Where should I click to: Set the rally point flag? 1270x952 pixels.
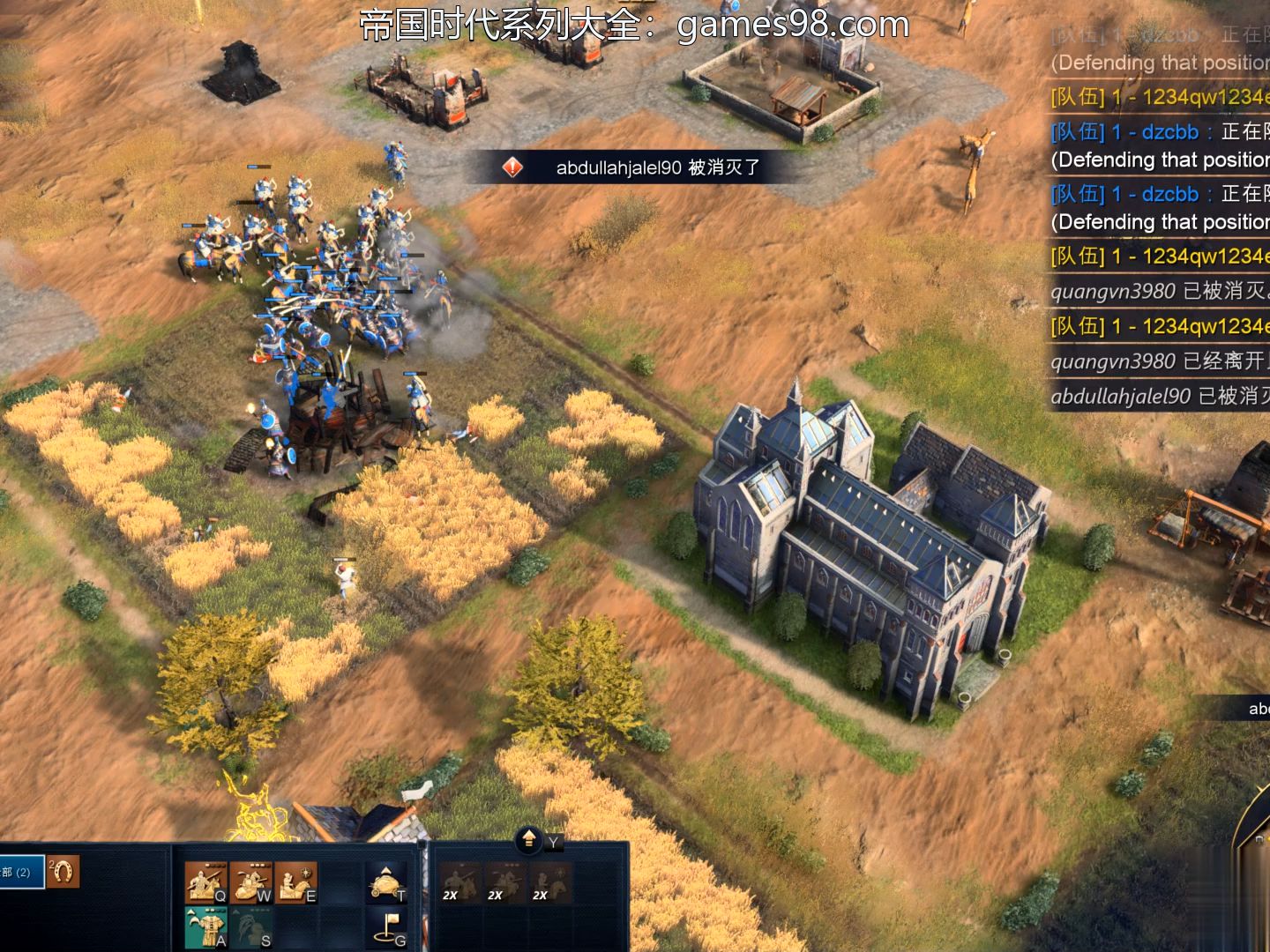(386, 926)
